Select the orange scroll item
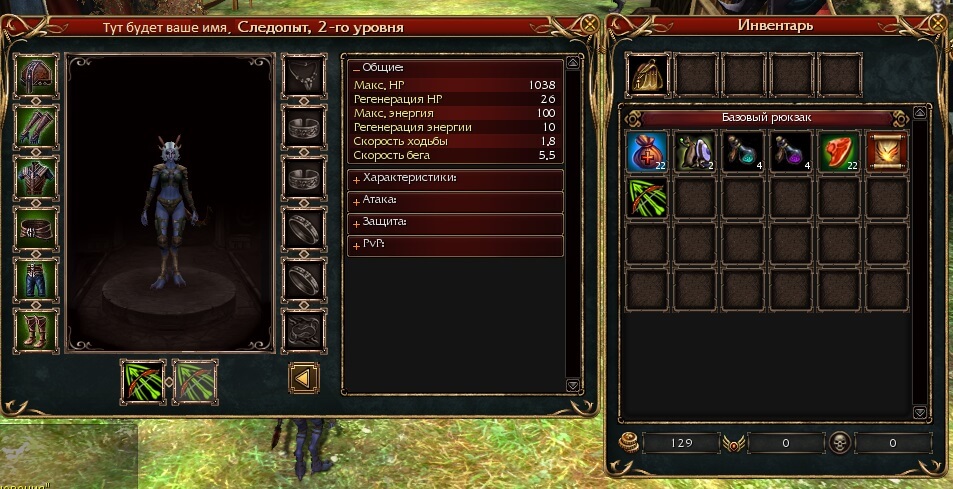 (x=888, y=152)
